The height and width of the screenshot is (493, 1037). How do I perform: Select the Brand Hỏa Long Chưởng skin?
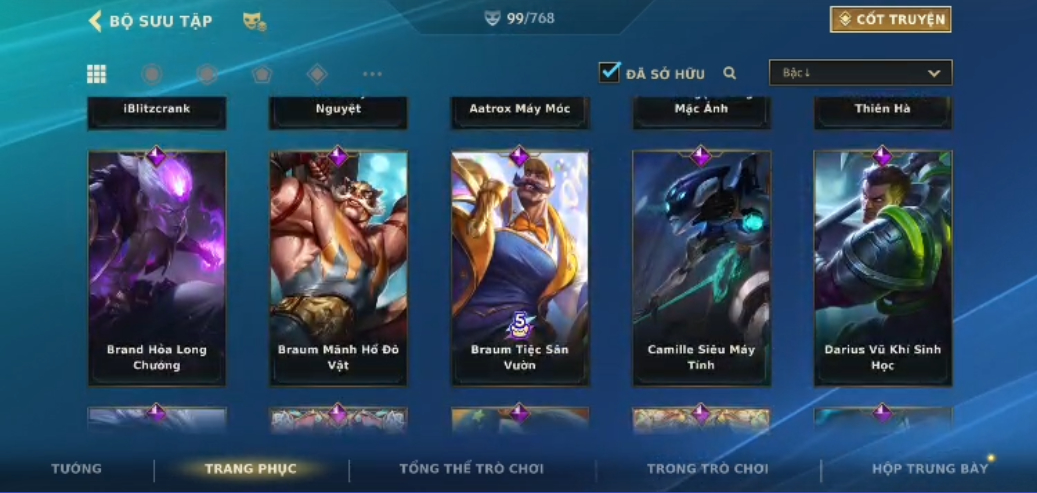tap(157, 268)
